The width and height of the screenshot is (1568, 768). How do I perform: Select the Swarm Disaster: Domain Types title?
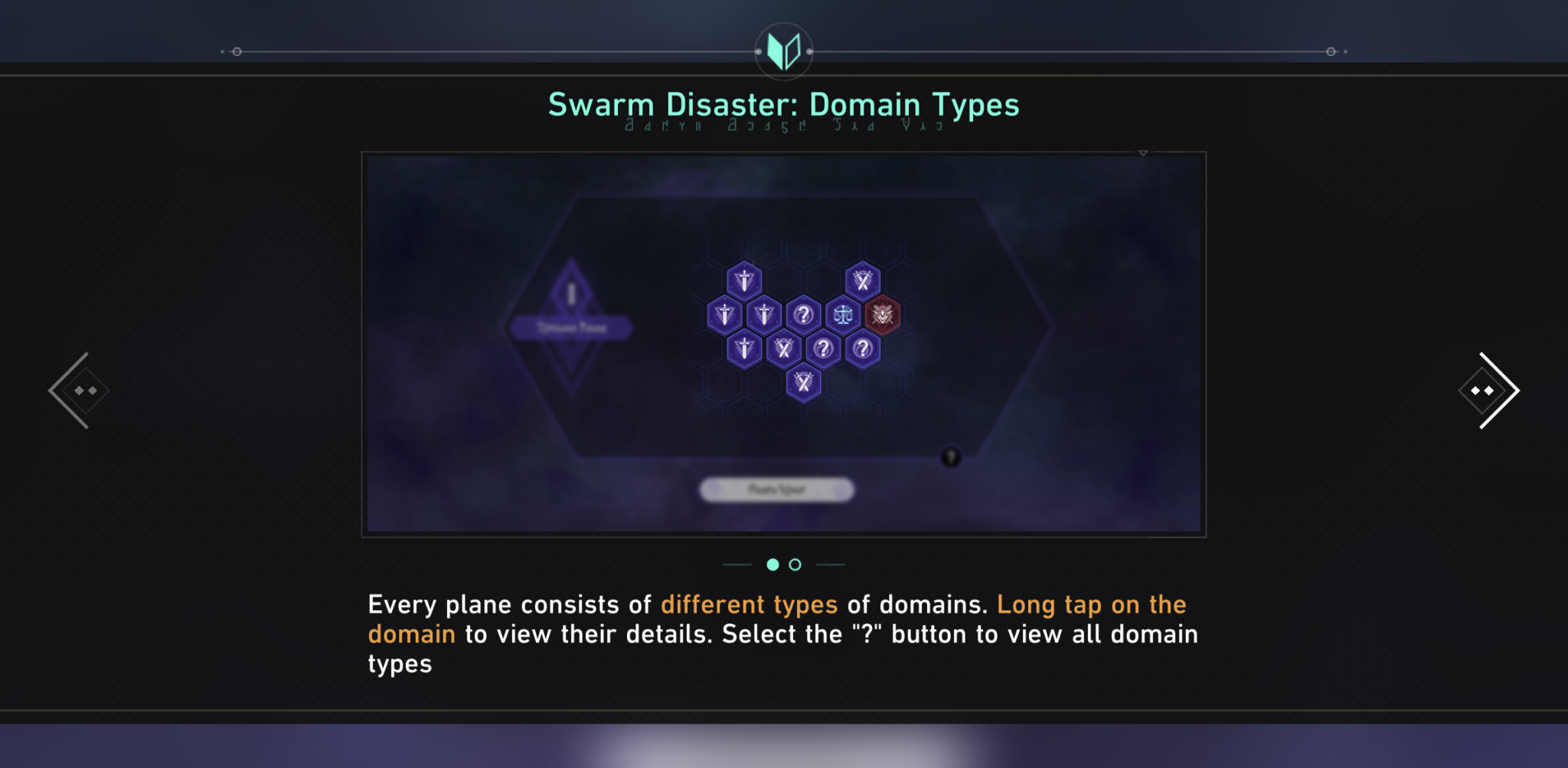783,104
